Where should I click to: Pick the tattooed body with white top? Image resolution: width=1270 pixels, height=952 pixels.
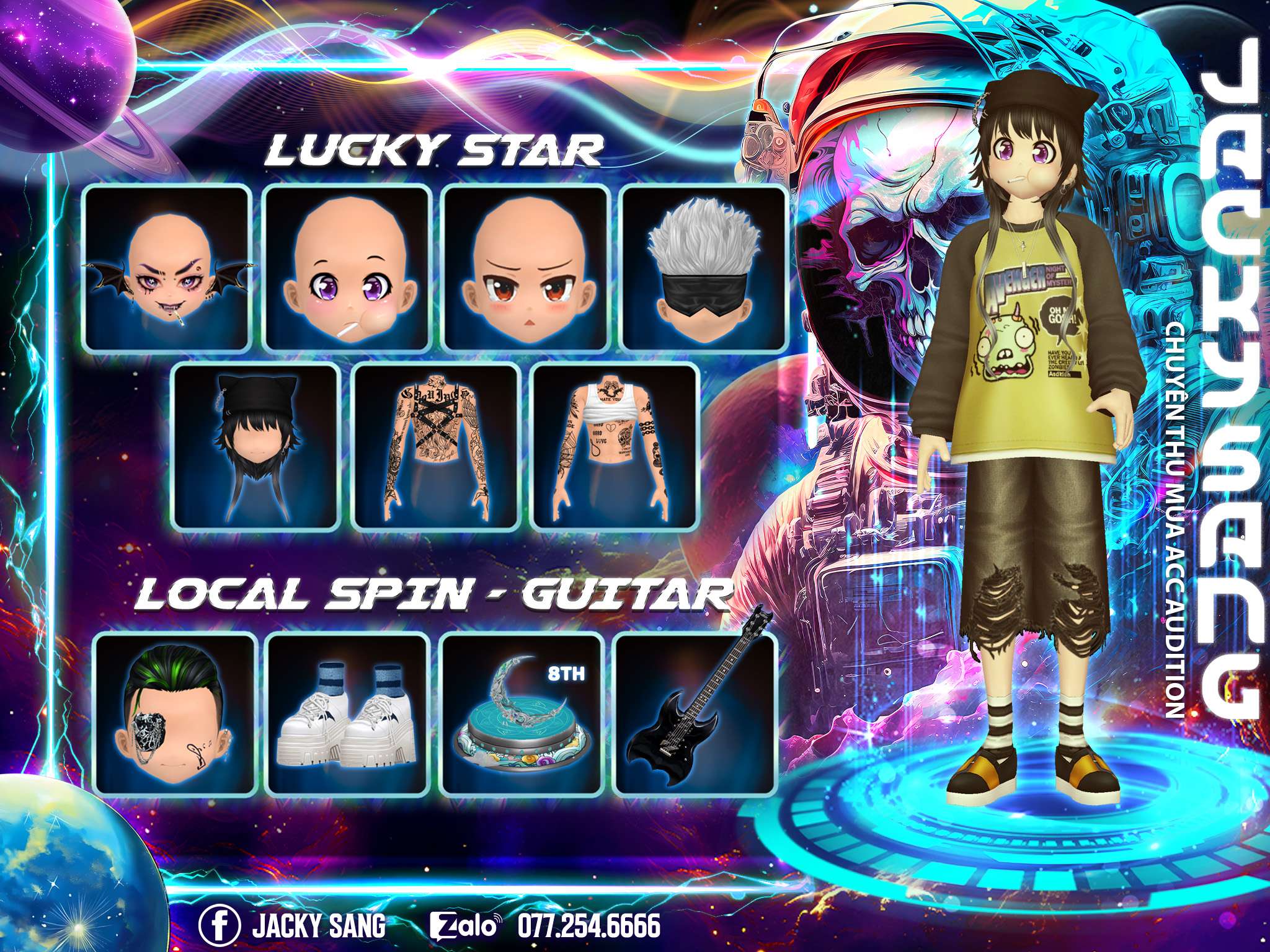point(616,447)
